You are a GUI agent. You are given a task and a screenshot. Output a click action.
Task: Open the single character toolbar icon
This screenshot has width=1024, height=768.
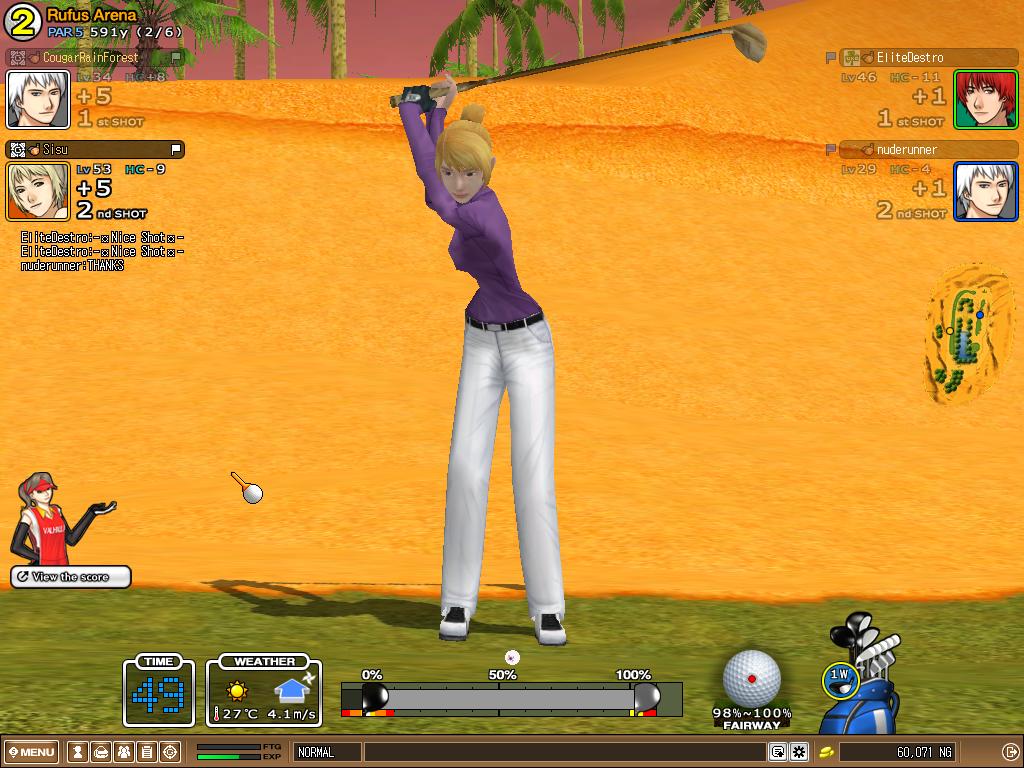tap(78, 752)
